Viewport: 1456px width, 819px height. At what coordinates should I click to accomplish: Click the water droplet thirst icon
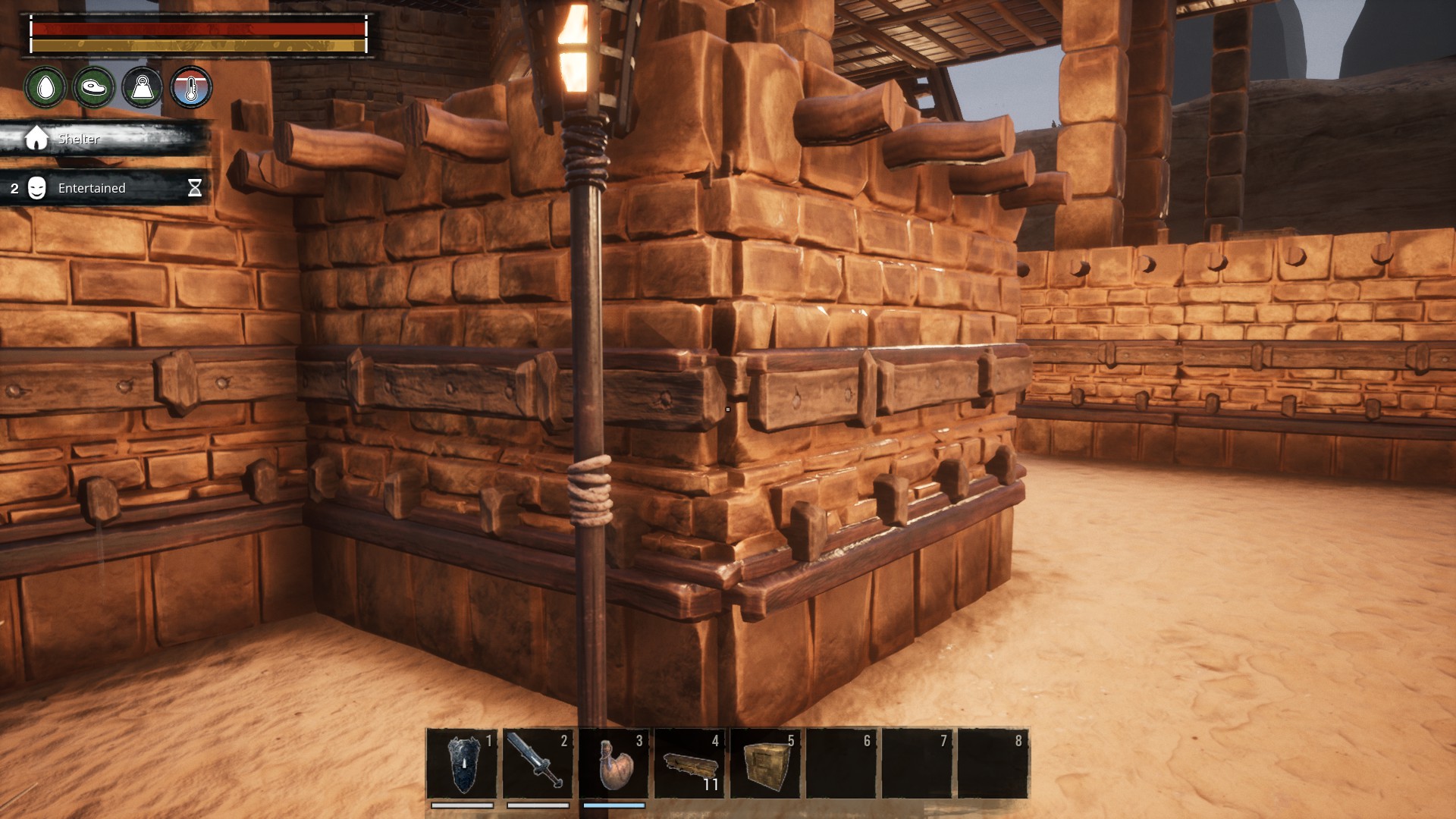click(x=45, y=88)
